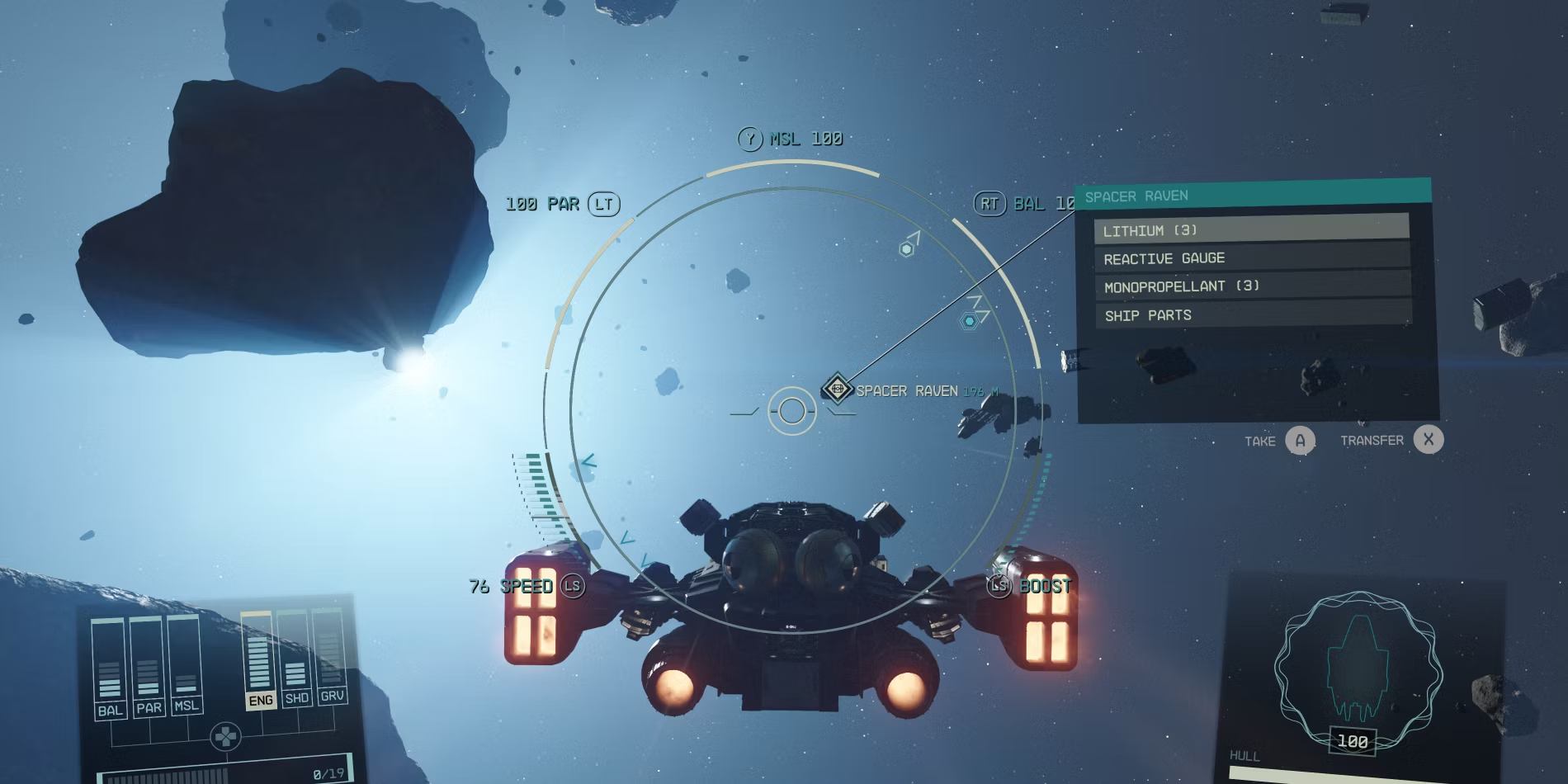Screen dimensions: 1568x784
Task: Select the Lithium (3) loot entry
Action: point(1250,229)
